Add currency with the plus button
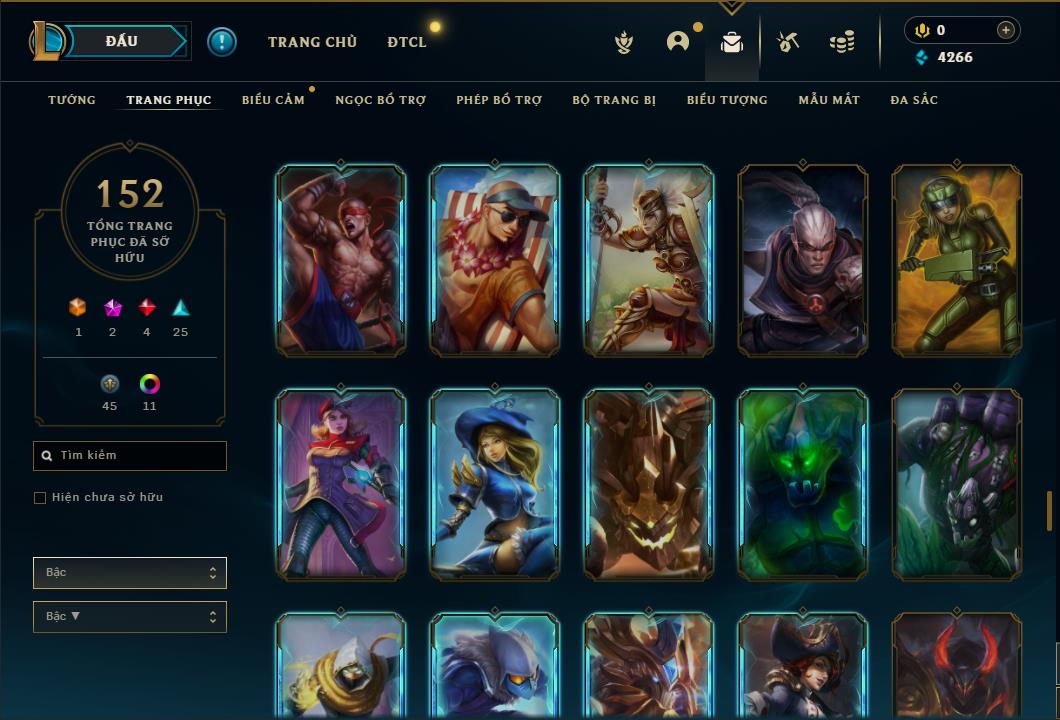 pos(1006,30)
